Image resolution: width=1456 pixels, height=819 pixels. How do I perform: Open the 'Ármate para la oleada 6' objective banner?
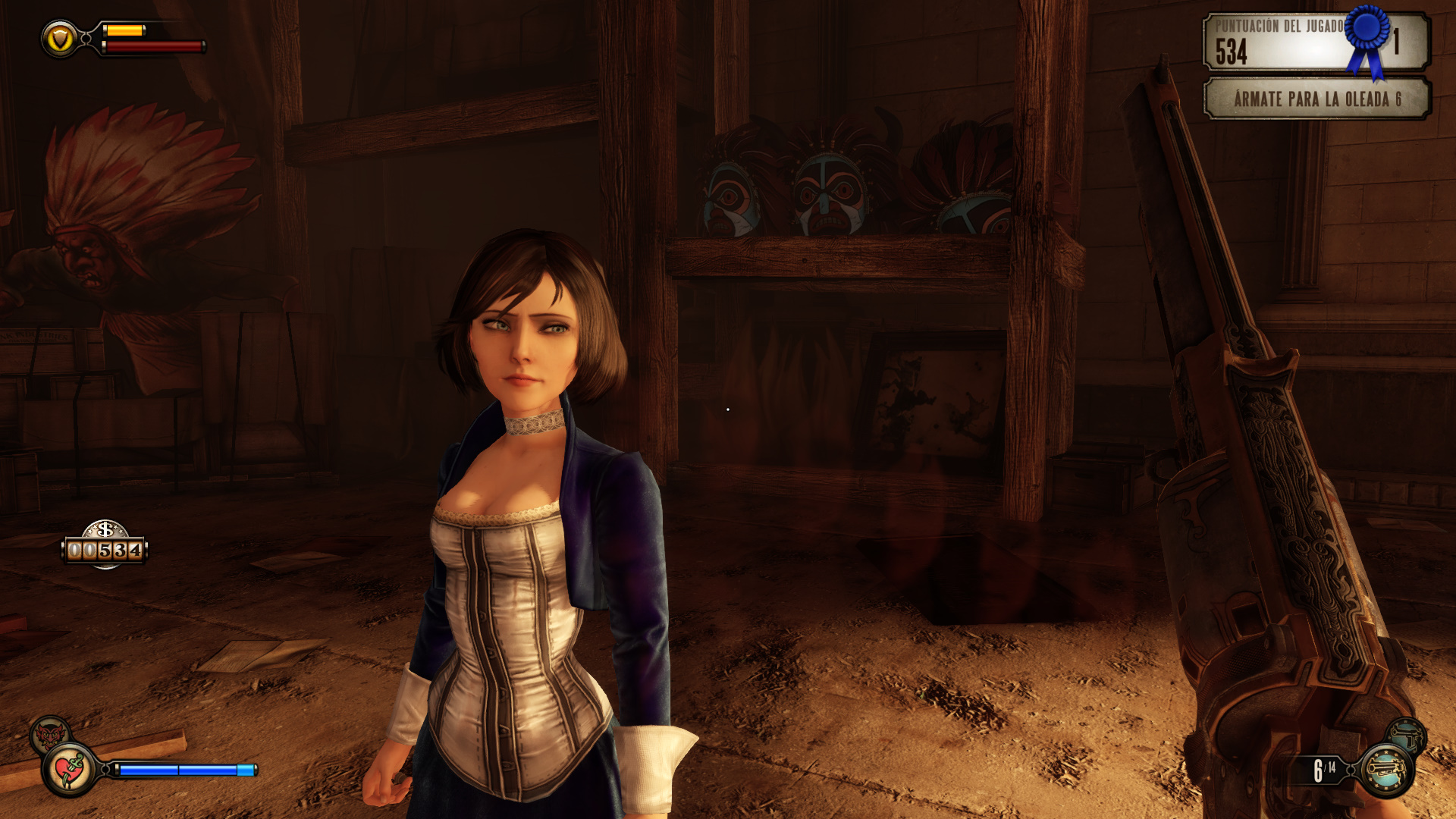coord(1316,99)
